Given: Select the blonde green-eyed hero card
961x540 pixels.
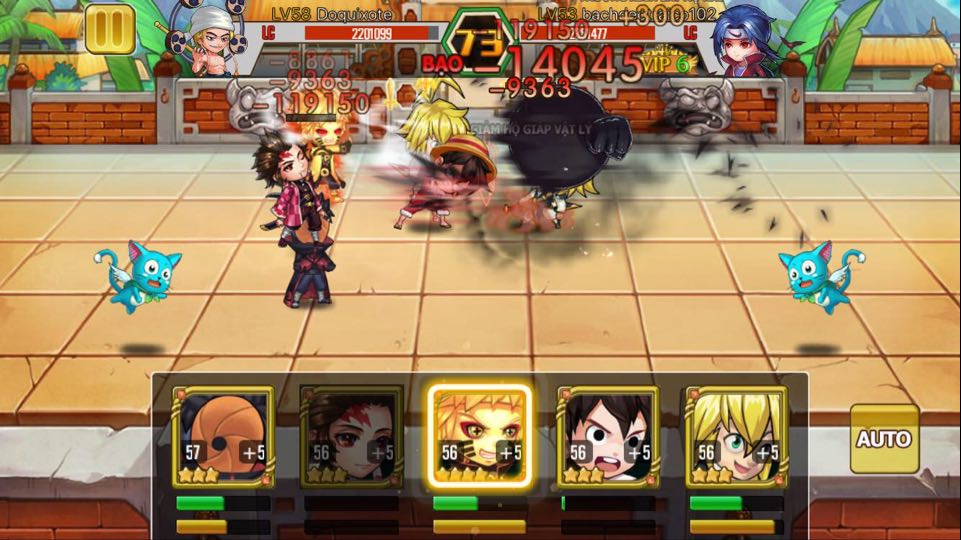Looking at the screenshot, I should (x=735, y=437).
